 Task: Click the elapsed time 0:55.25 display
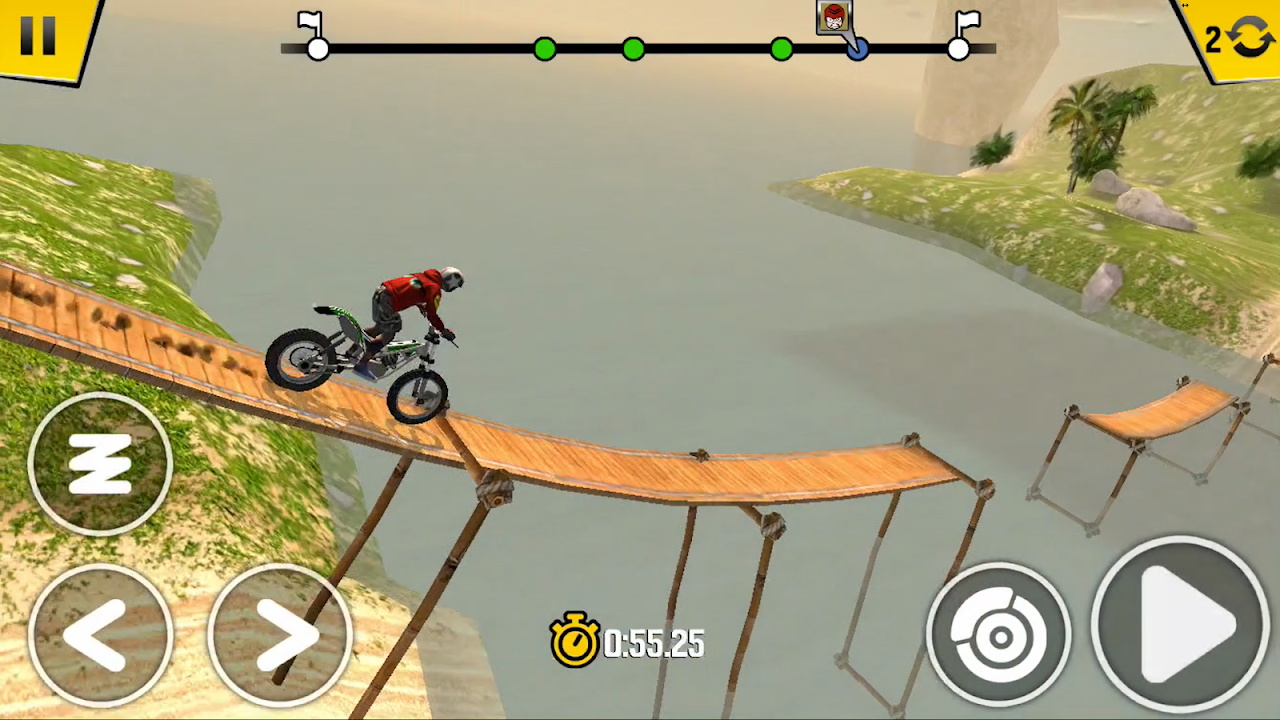[652, 643]
